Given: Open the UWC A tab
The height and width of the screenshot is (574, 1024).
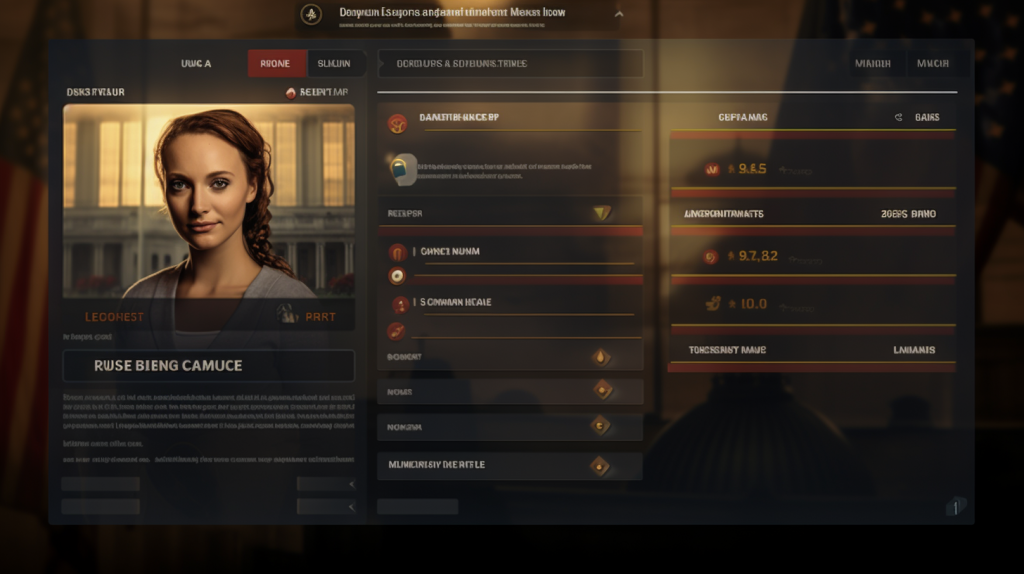Looking at the screenshot, I should pyautogui.click(x=196, y=63).
